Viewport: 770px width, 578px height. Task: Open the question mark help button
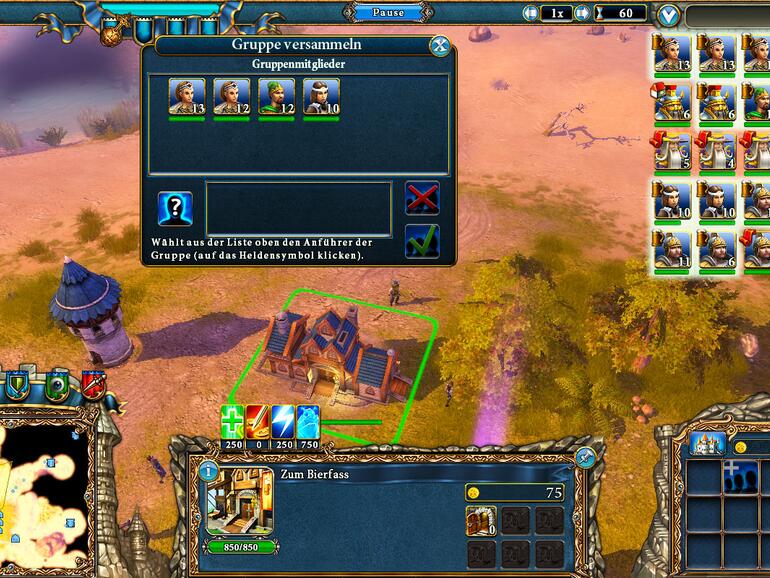[x=175, y=208]
